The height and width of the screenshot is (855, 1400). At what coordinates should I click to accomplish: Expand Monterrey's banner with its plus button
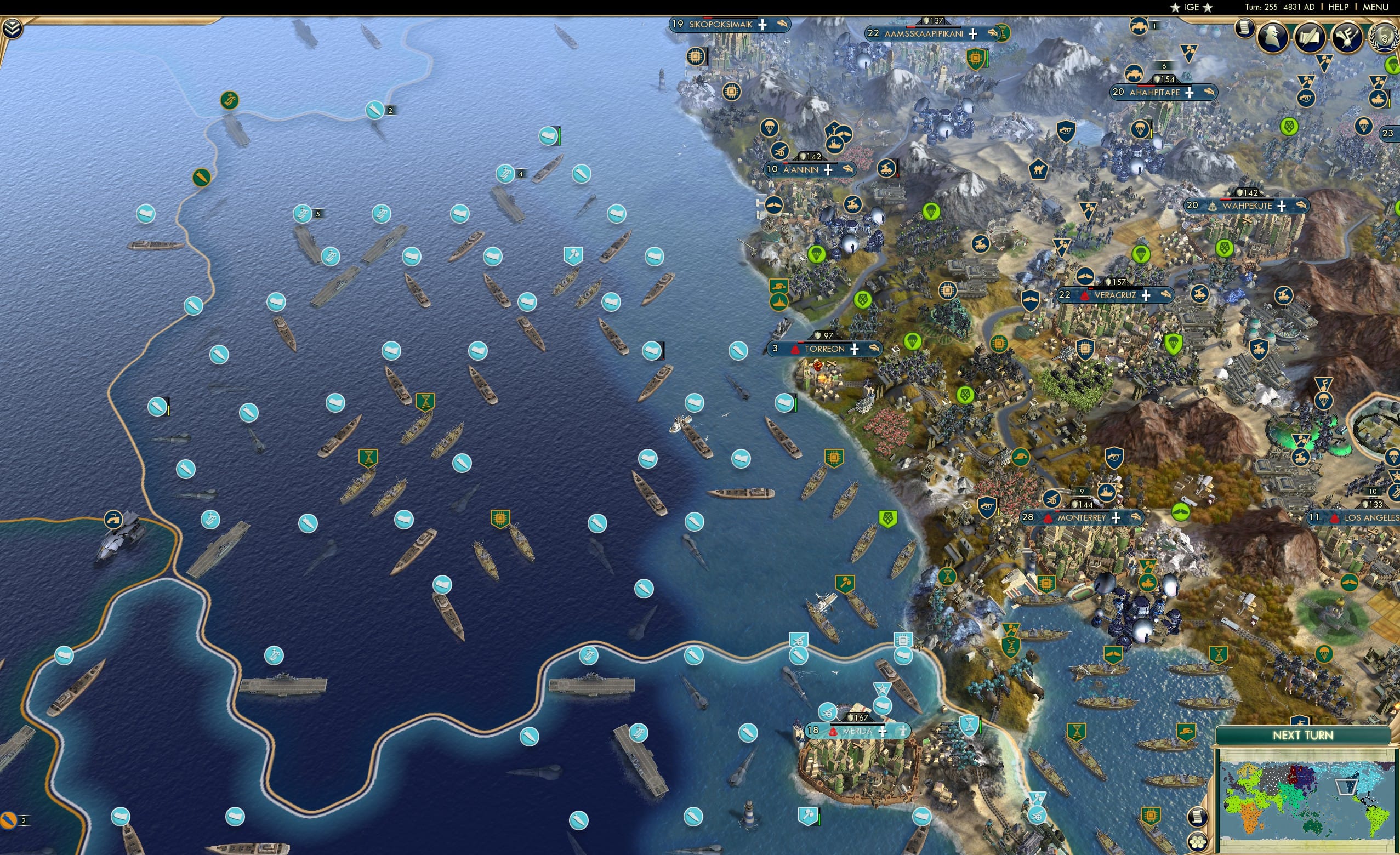1116,518
